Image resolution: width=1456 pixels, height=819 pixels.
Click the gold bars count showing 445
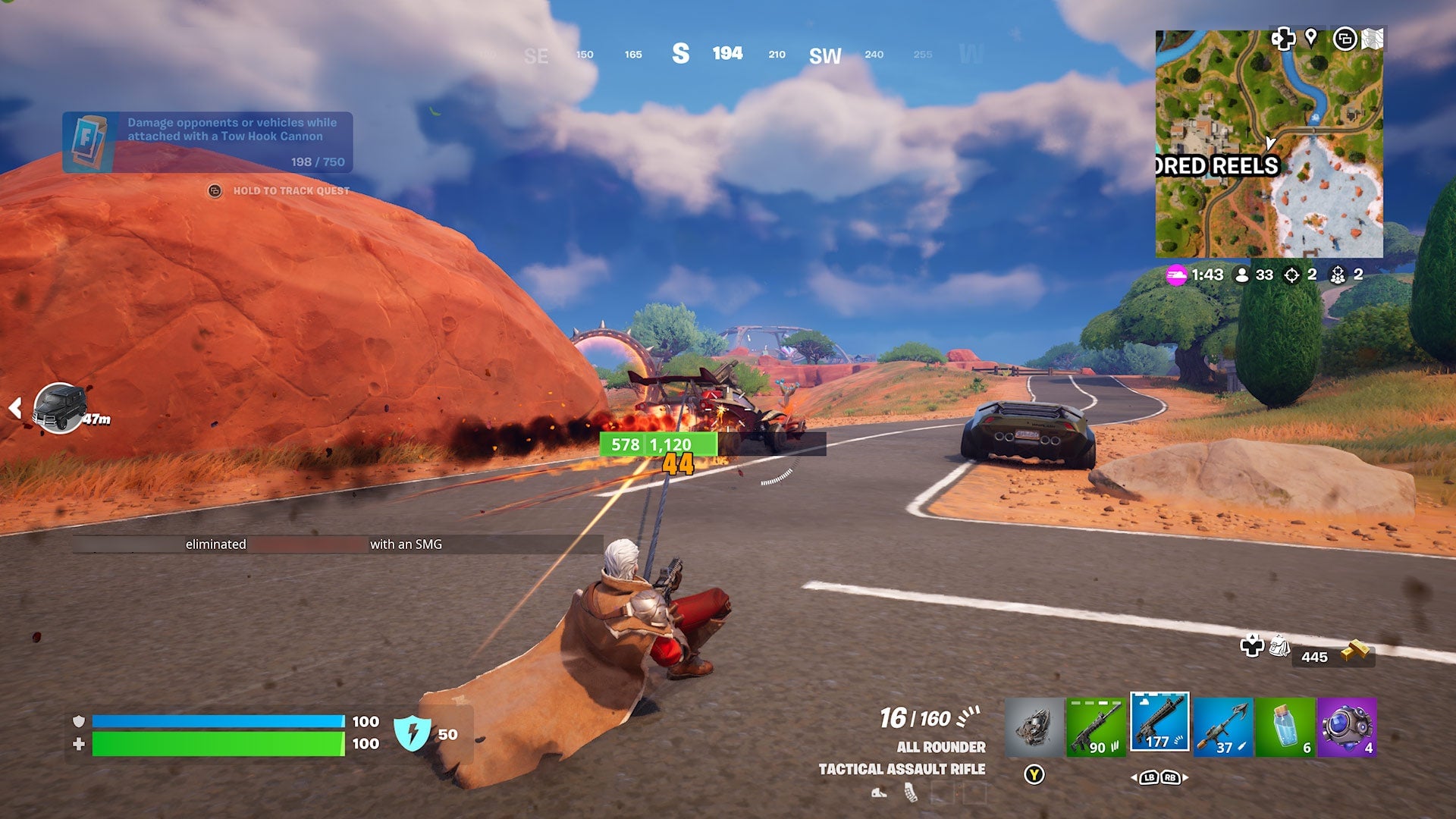1313,657
